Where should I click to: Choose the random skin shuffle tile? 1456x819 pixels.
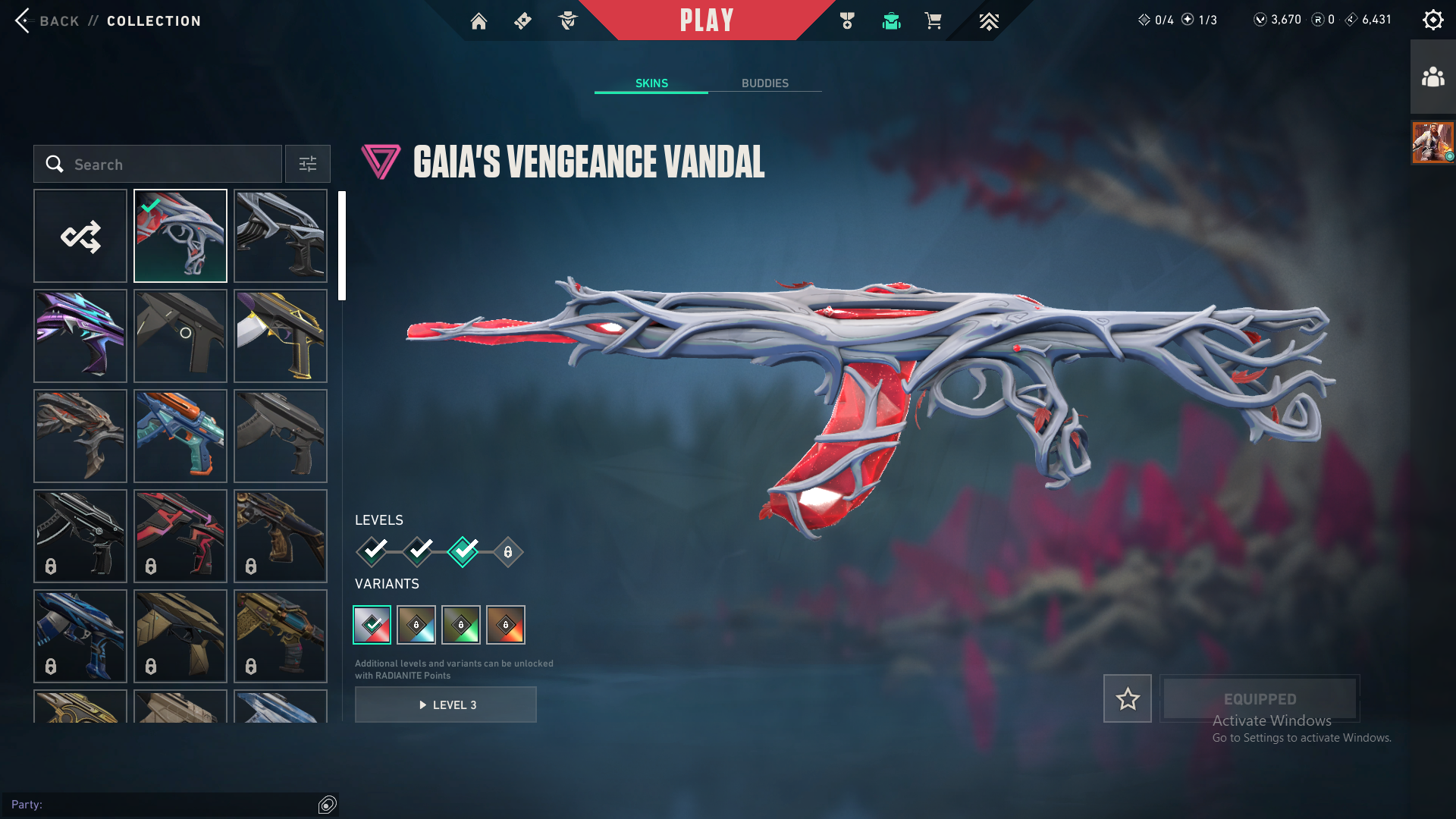click(x=80, y=237)
